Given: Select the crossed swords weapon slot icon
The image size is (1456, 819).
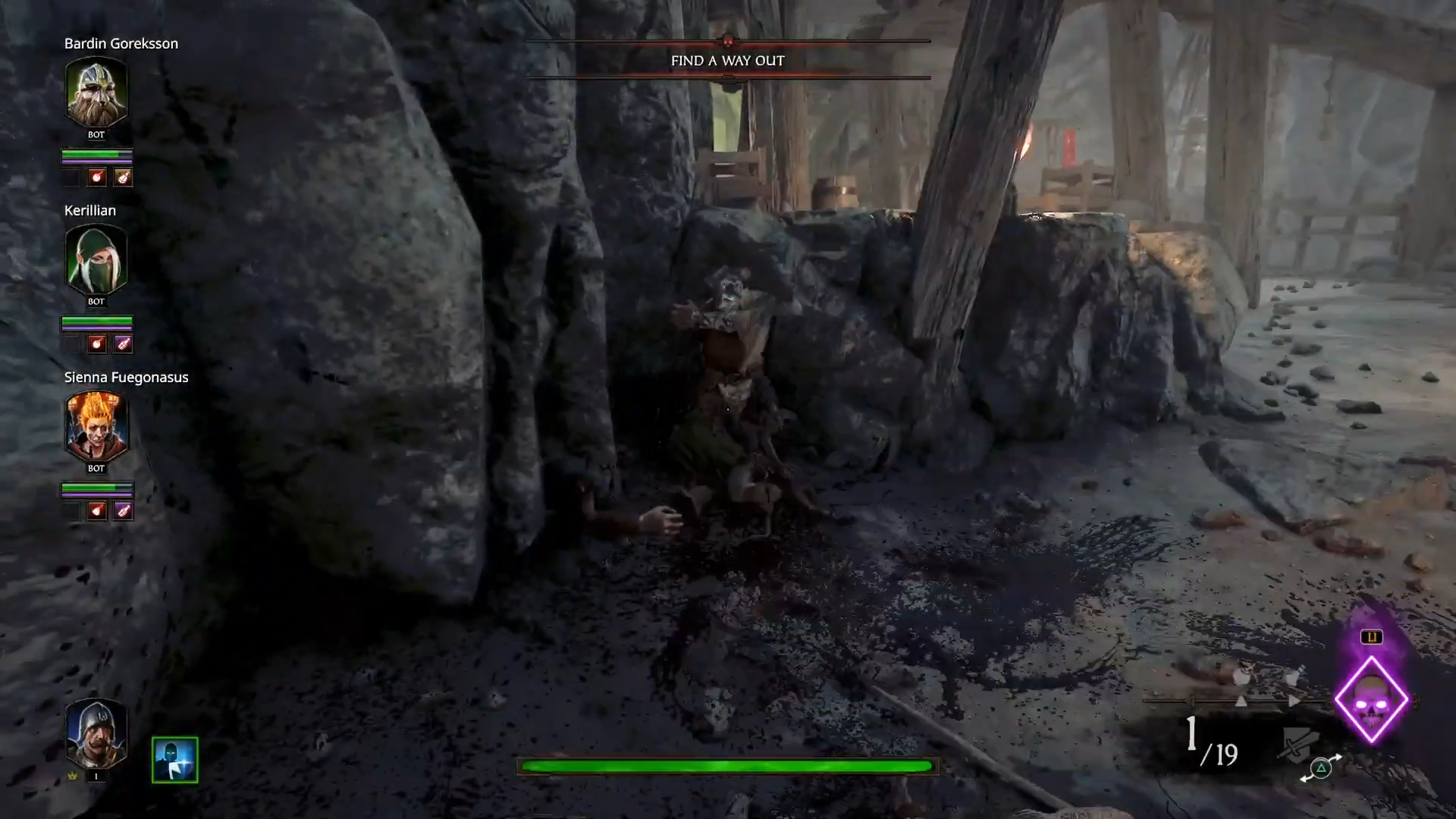Looking at the screenshot, I should 1297,743.
